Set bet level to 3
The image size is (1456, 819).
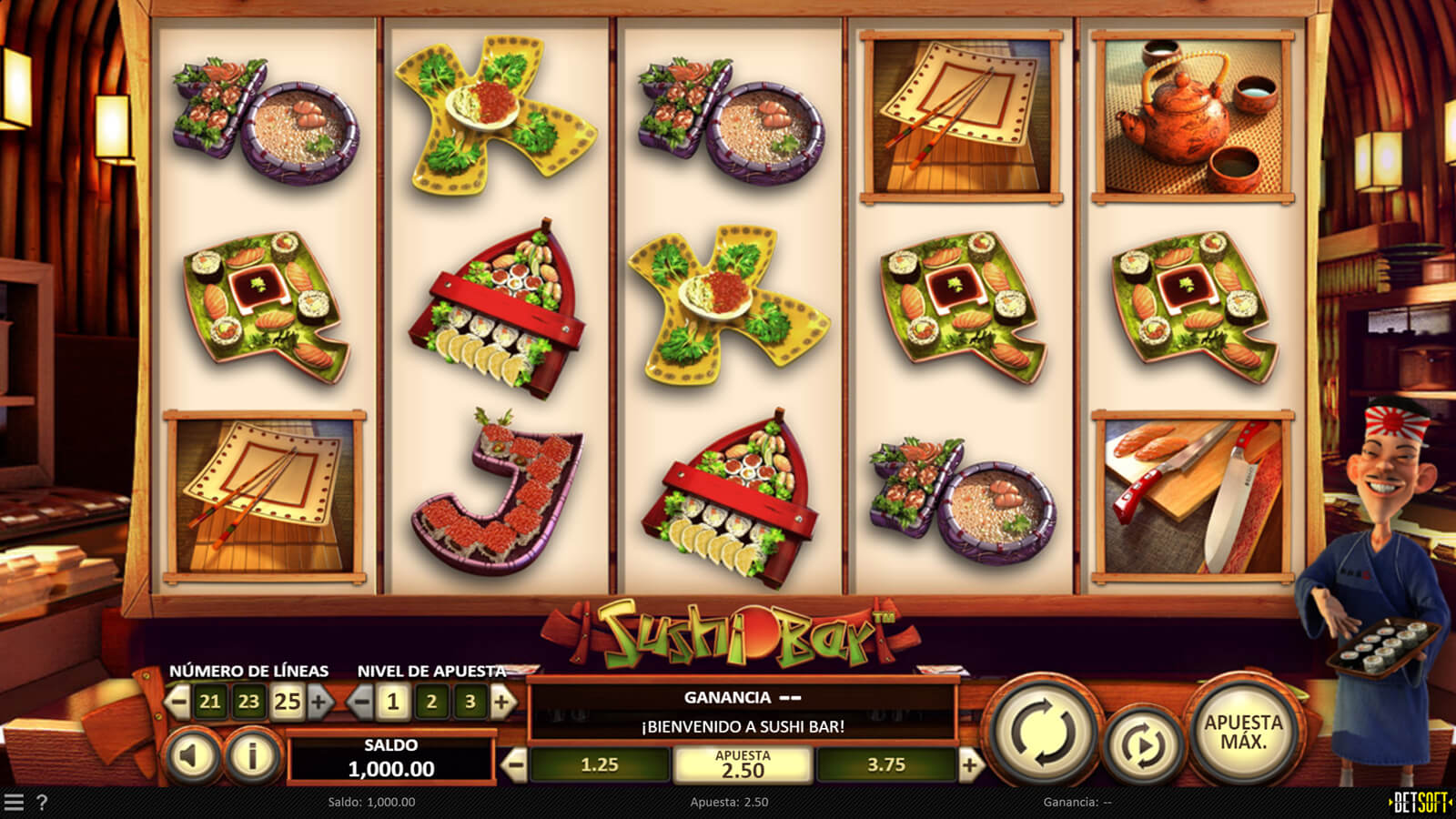(x=470, y=702)
